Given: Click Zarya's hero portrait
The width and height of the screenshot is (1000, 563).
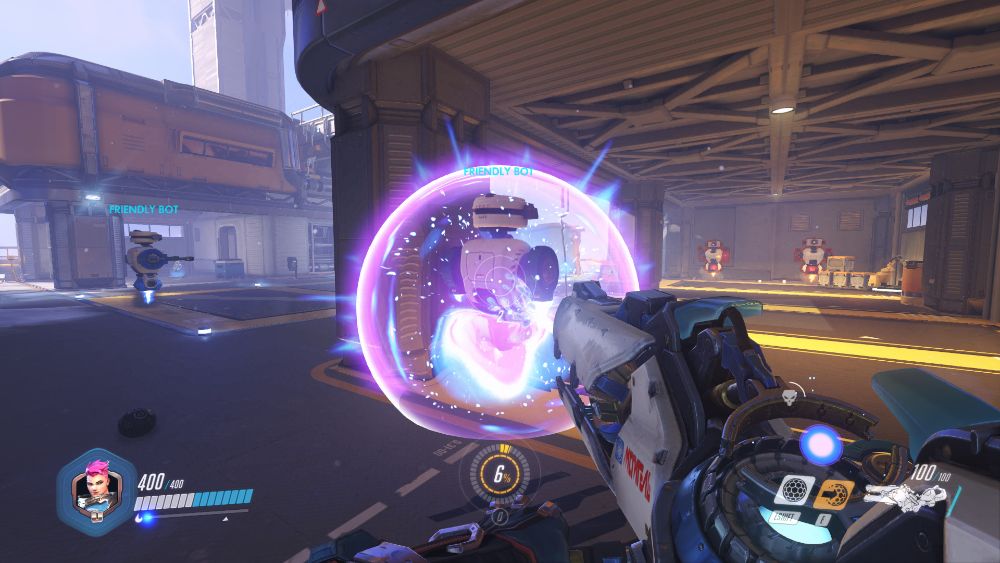Looking at the screenshot, I should click(94, 490).
